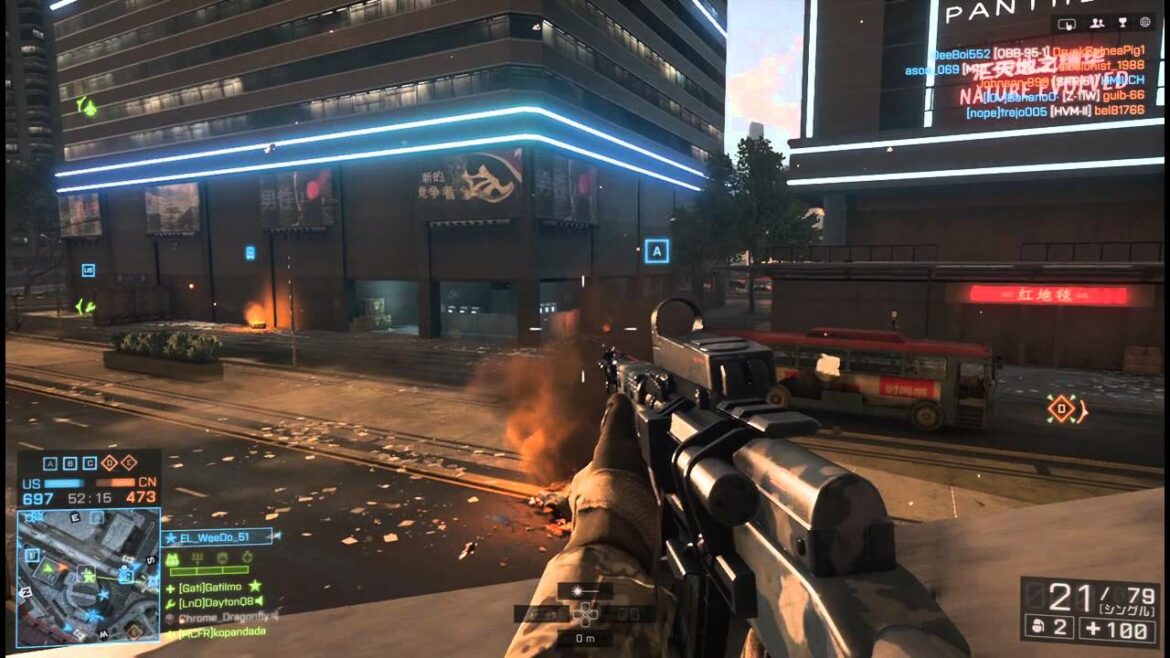Open the two-person friends icon
The width and height of the screenshot is (1170, 658).
(x=1097, y=23)
